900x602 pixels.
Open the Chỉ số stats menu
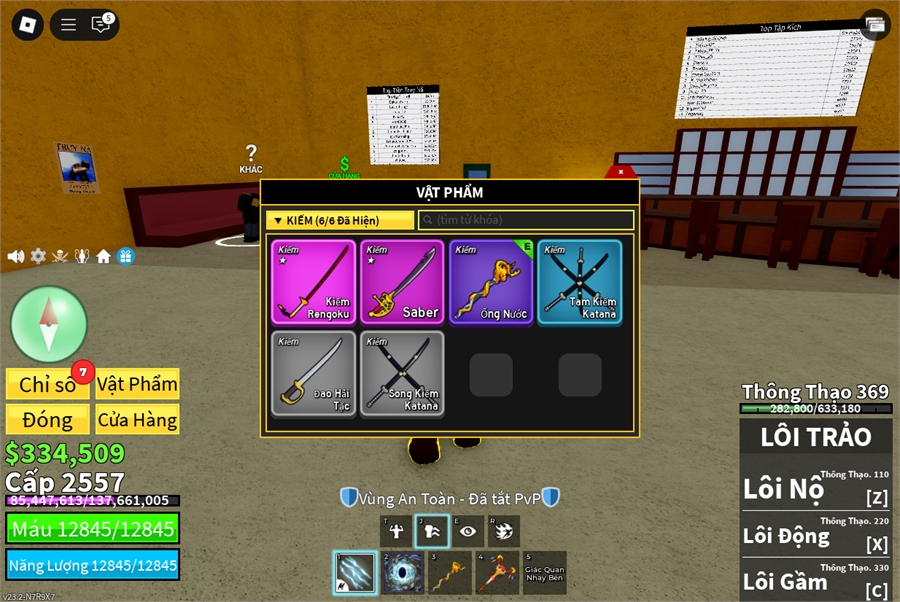click(x=48, y=384)
